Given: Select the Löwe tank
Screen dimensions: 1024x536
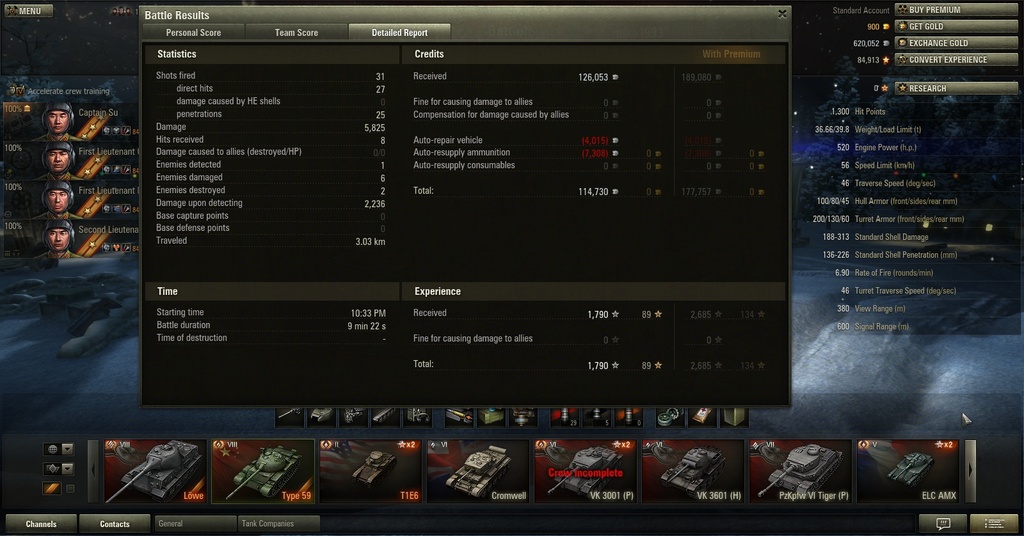Looking at the screenshot, I should 155,471.
